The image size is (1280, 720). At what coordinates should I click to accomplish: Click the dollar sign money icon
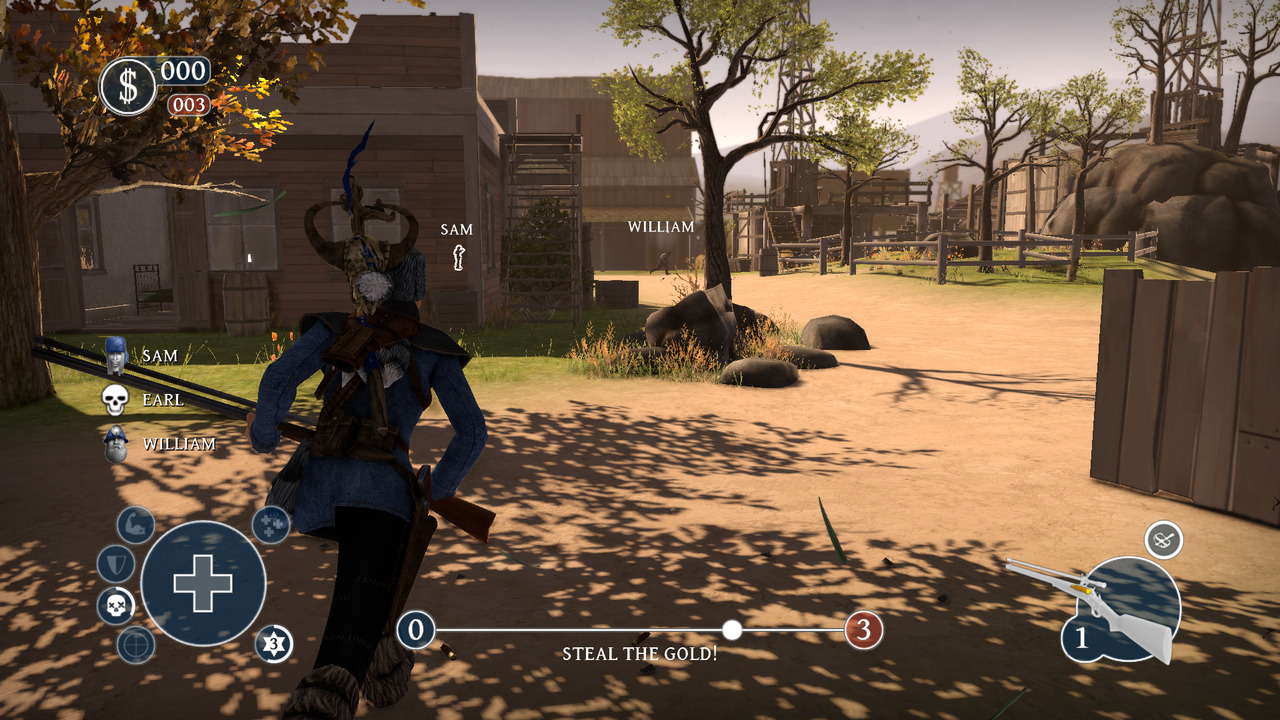coord(128,86)
